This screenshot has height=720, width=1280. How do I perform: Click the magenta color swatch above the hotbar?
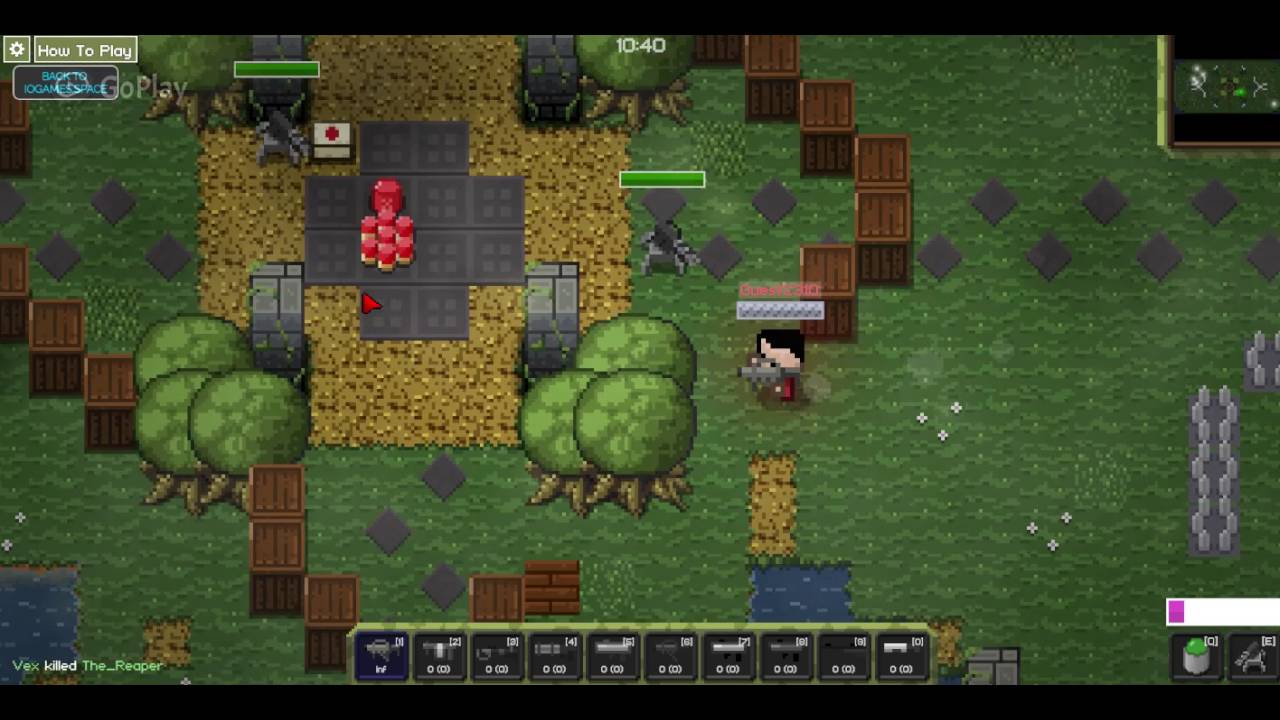coord(1176,612)
